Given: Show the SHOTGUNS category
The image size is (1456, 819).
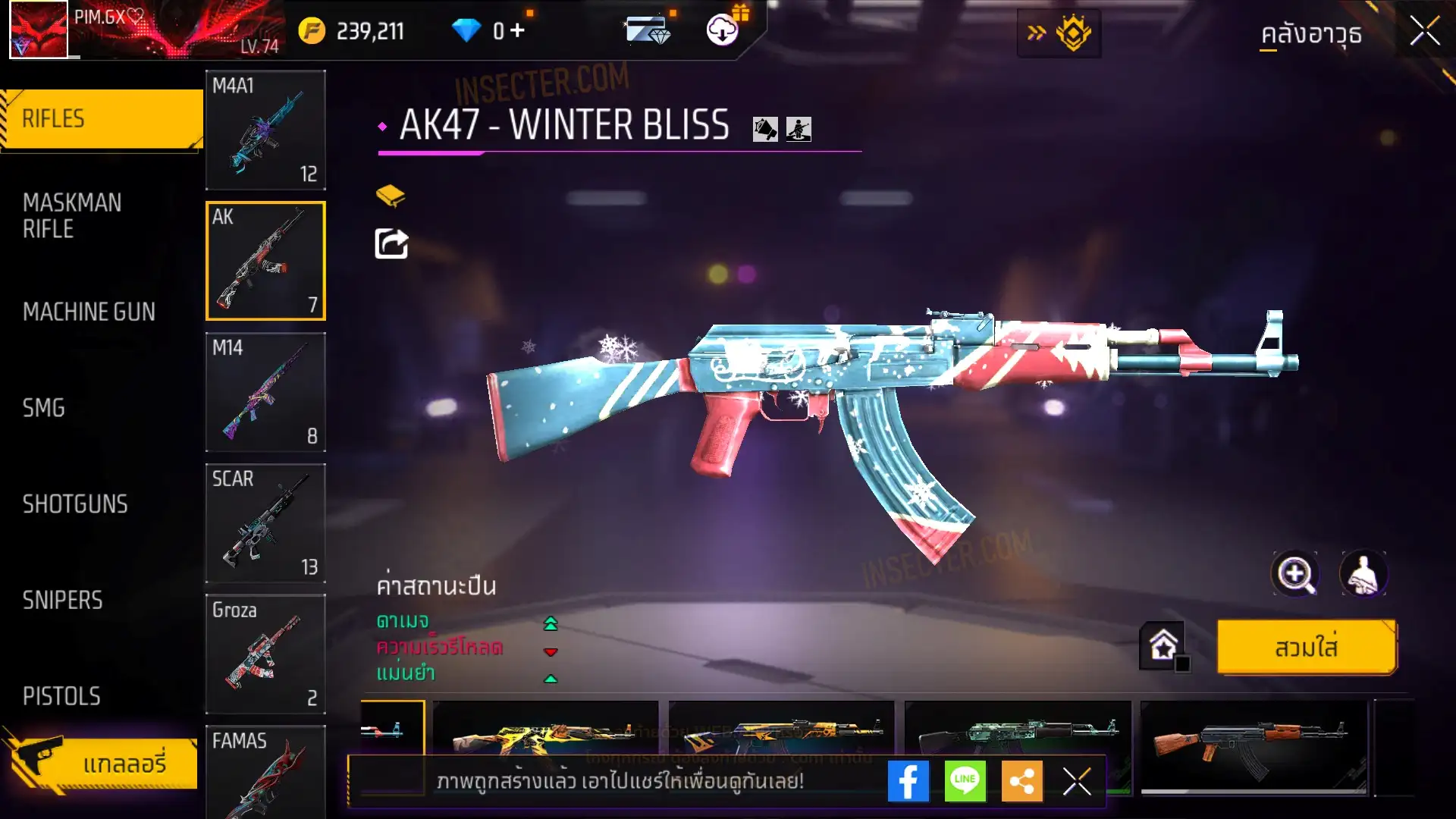Looking at the screenshot, I should click(x=75, y=504).
